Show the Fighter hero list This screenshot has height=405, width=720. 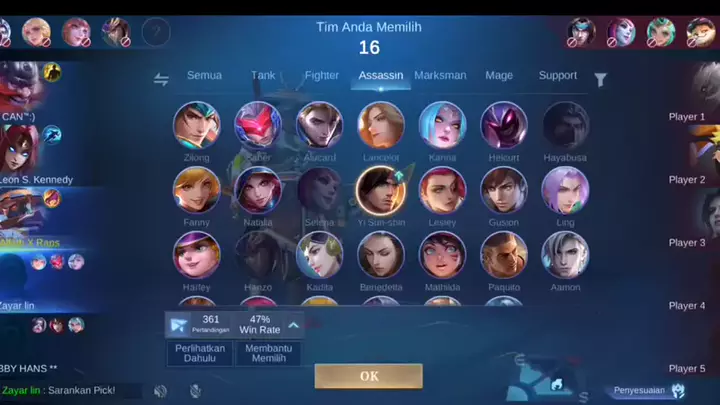tap(321, 76)
